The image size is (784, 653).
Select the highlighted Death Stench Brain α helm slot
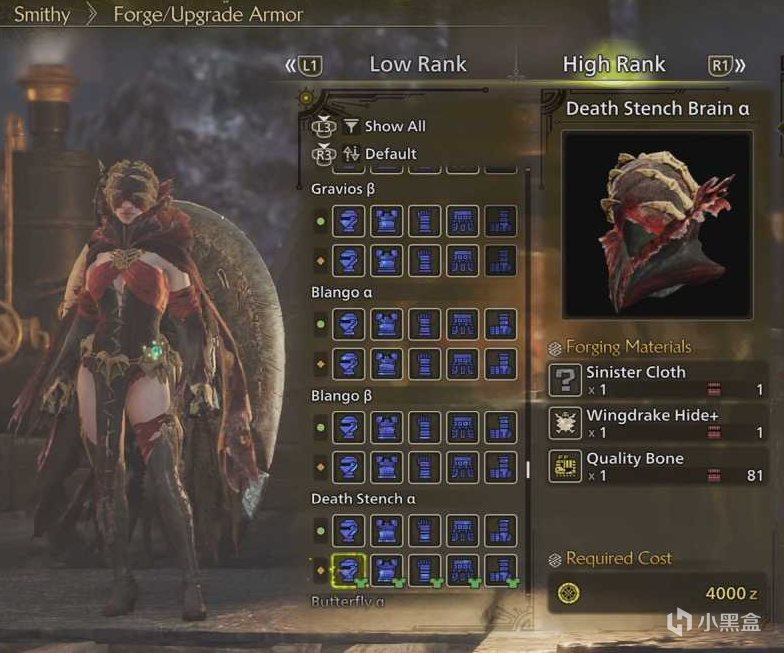[347, 570]
